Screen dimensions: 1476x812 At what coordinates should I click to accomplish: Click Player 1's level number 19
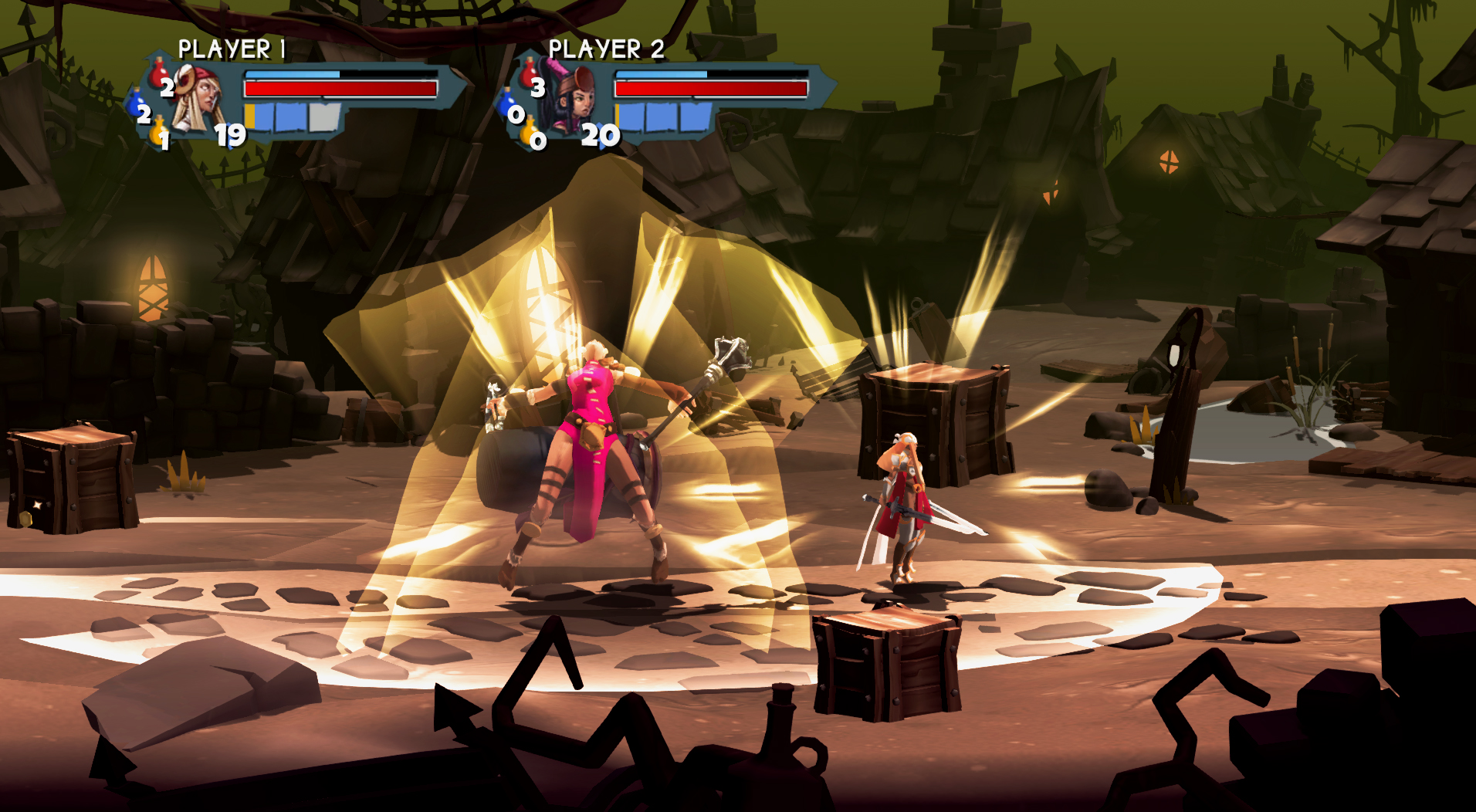click(x=230, y=134)
